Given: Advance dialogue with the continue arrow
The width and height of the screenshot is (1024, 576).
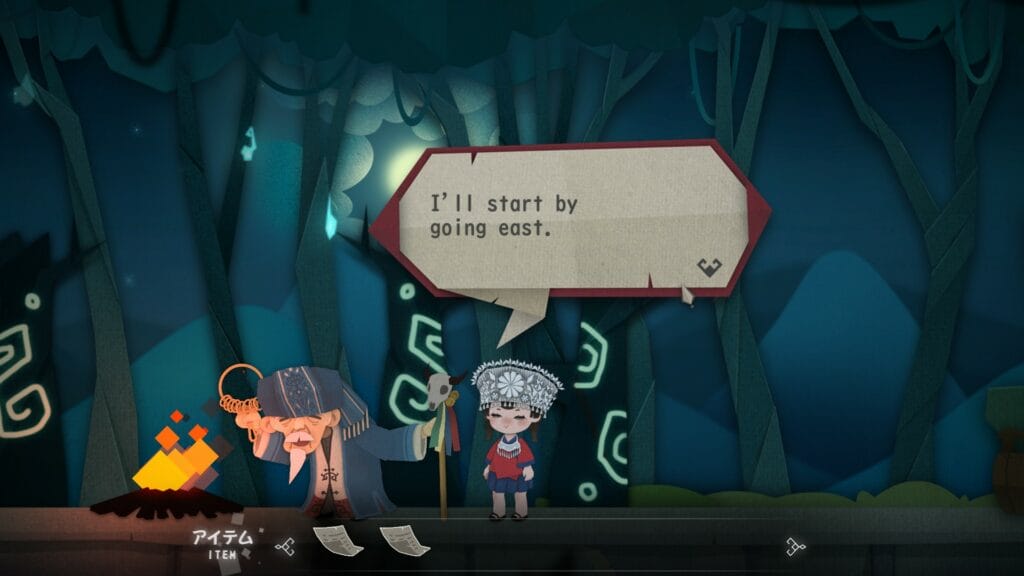Looking at the screenshot, I should pyautogui.click(x=709, y=267).
